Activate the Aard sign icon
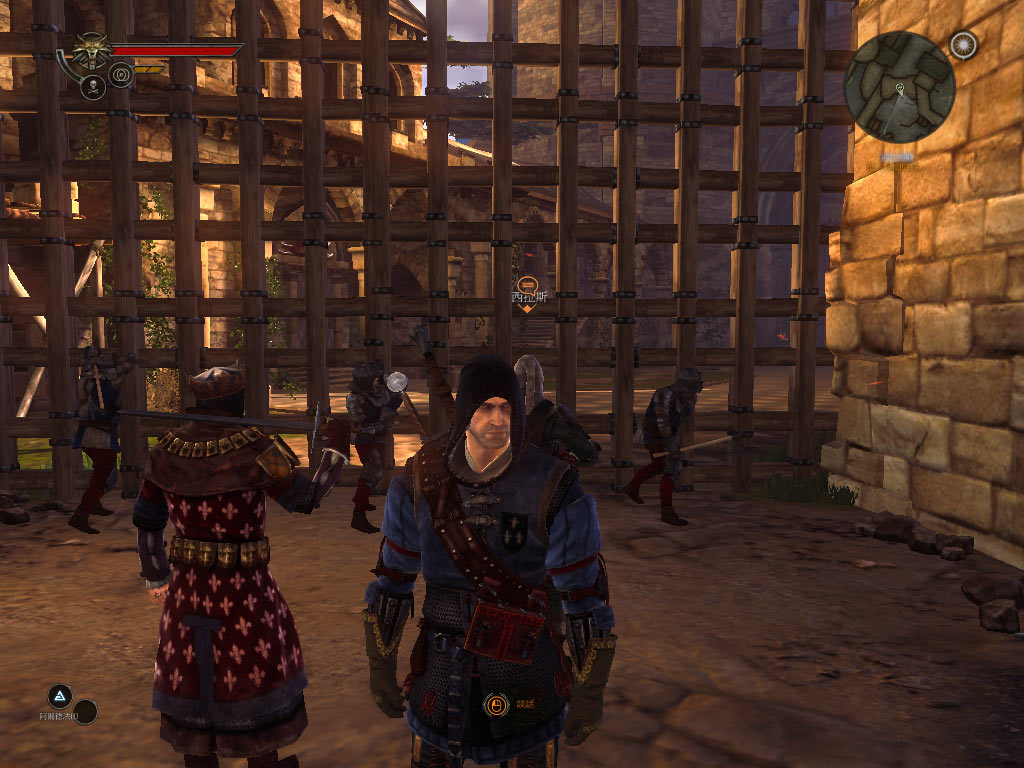This screenshot has width=1024, height=768. [x=60, y=696]
